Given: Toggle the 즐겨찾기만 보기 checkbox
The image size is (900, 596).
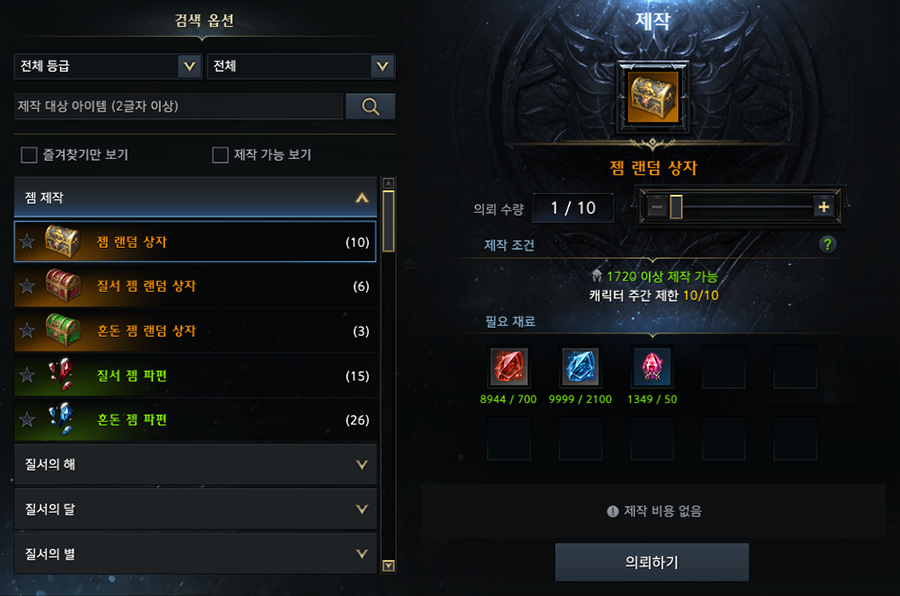Looking at the screenshot, I should click(x=29, y=155).
